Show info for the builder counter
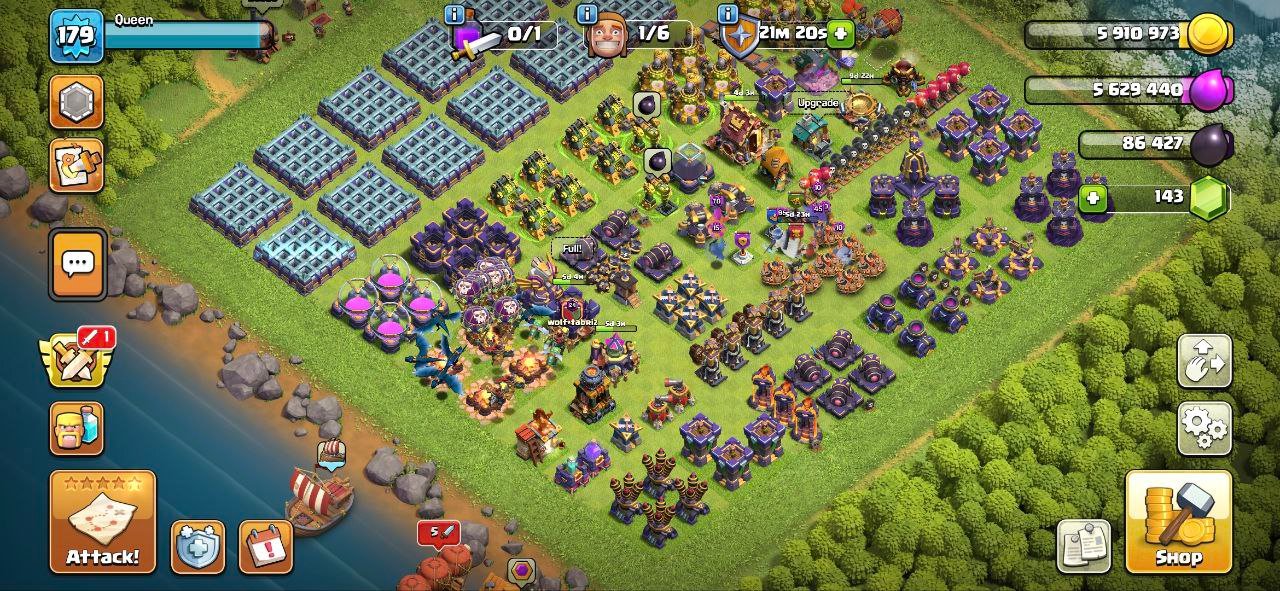Viewport: 1280px width, 591px height. [x=587, y=15]
